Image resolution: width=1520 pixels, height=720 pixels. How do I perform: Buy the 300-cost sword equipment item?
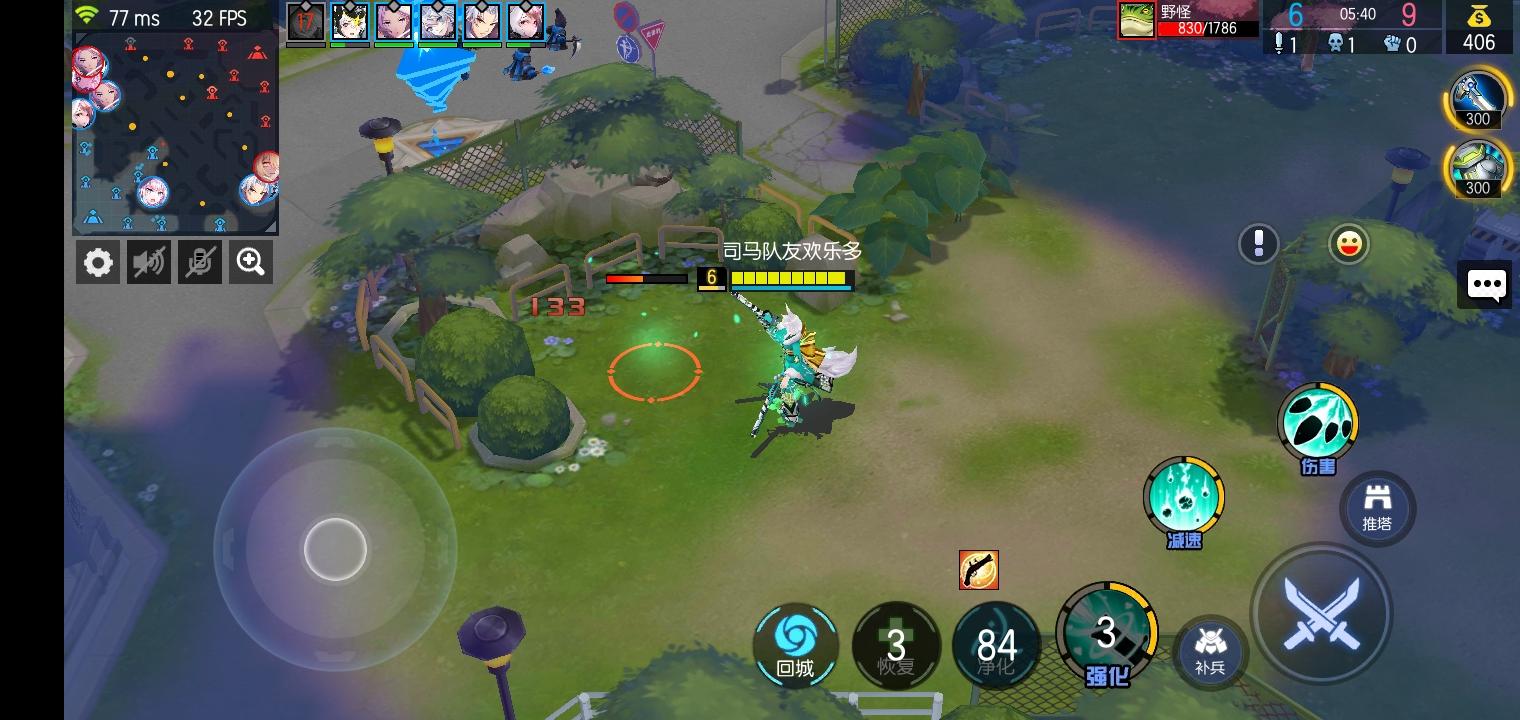(x=1477, y=99)
